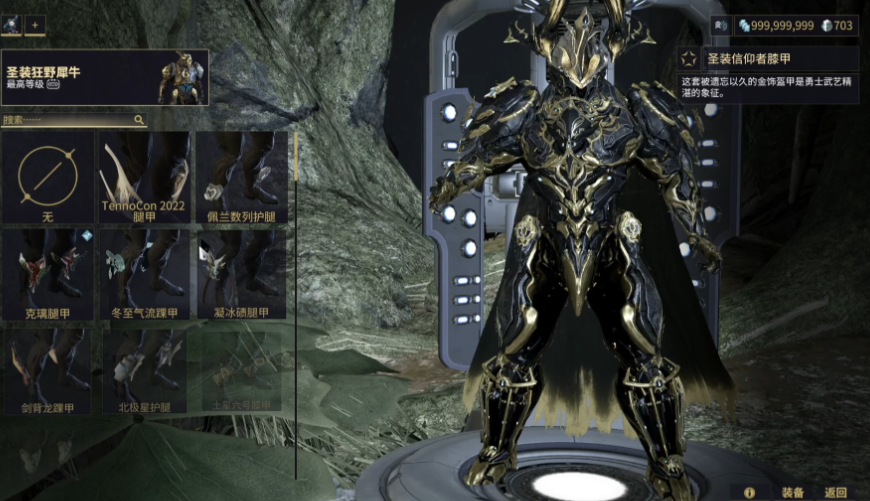
Task: Choose the 北极星护腿 leg armor
Action: tap(144, 368)
